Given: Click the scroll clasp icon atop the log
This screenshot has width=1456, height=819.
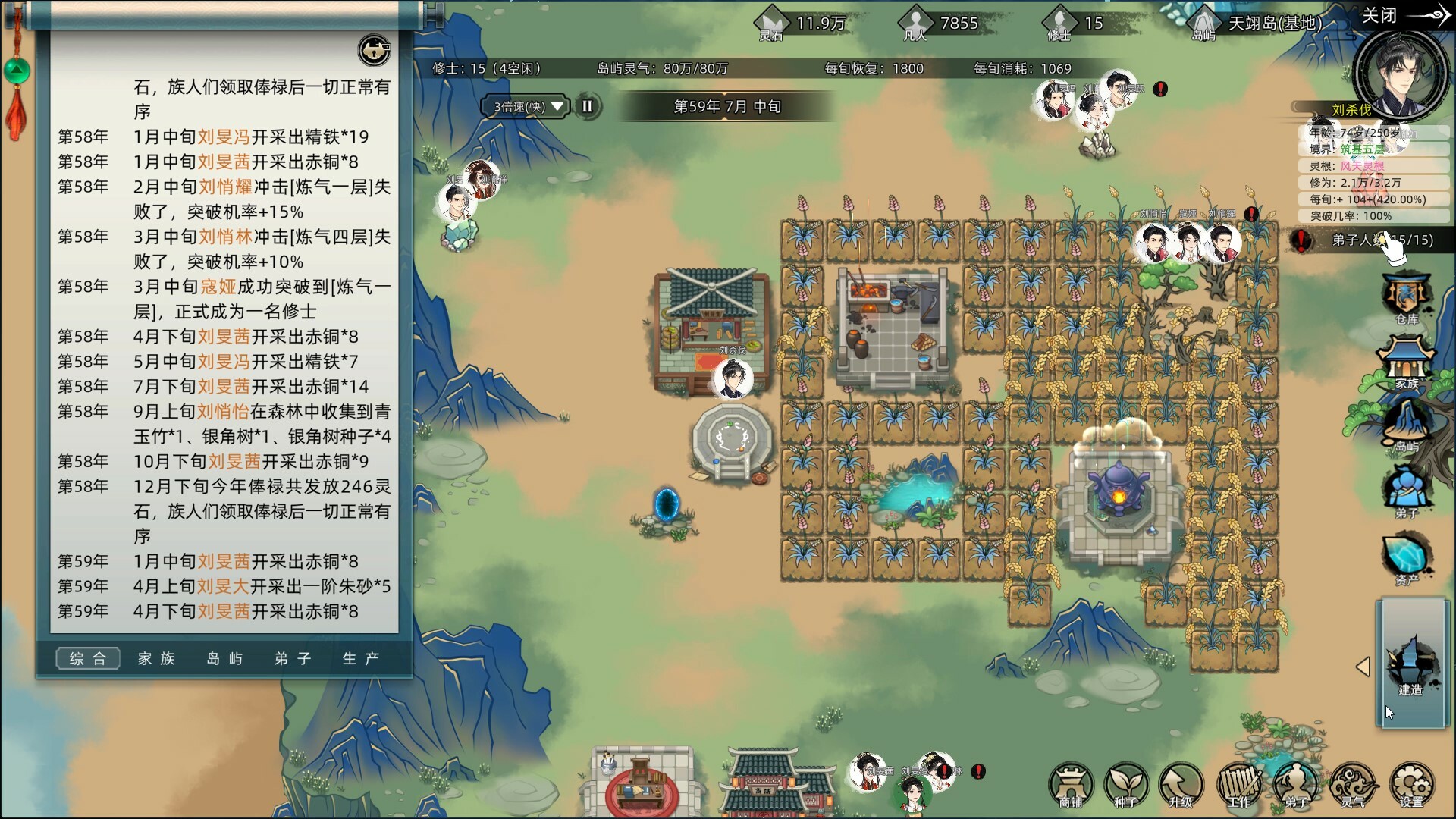Looking at the screenshot, I should point(374,52).
